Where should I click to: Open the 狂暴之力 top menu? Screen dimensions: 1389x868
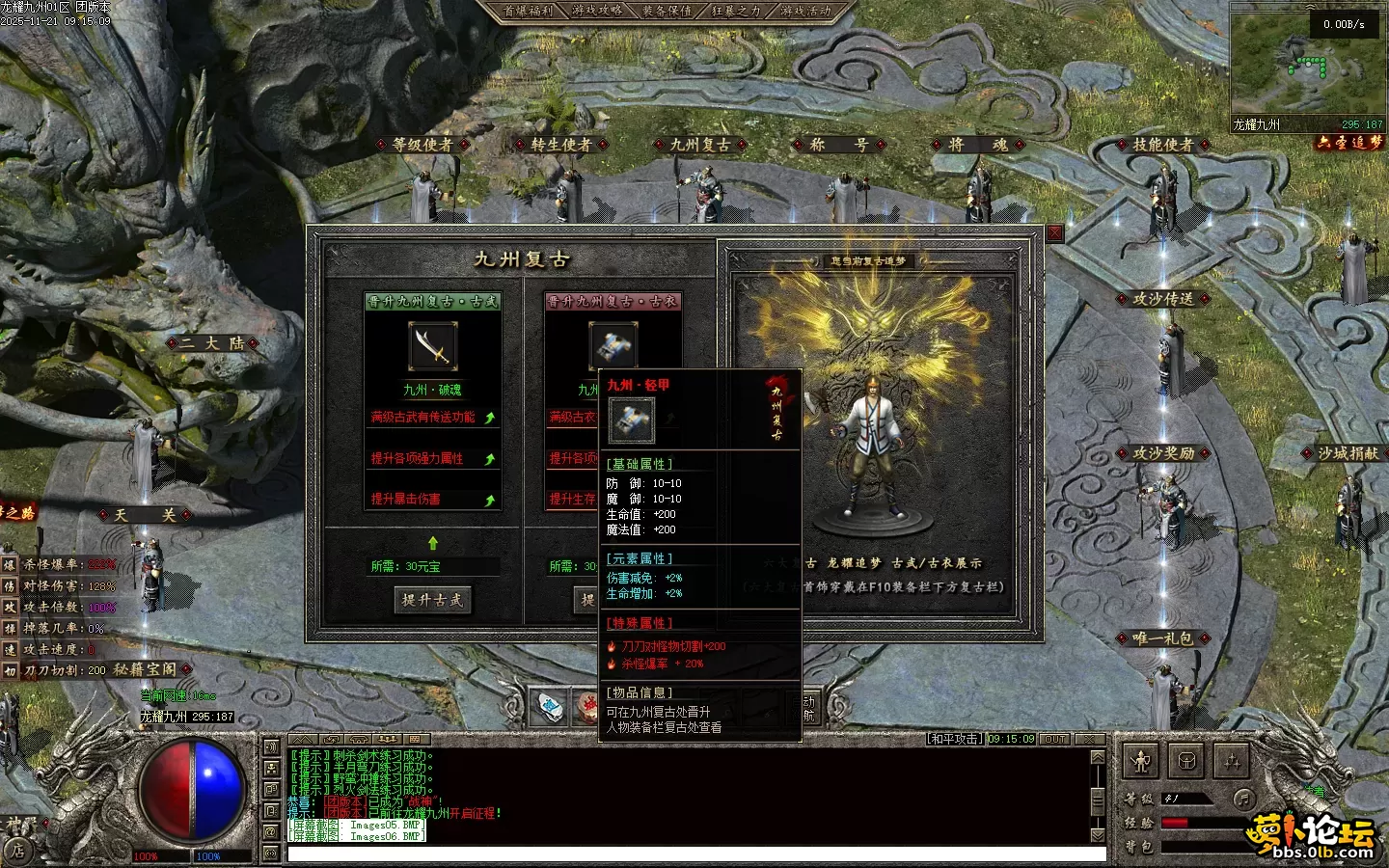click(736, 11)
